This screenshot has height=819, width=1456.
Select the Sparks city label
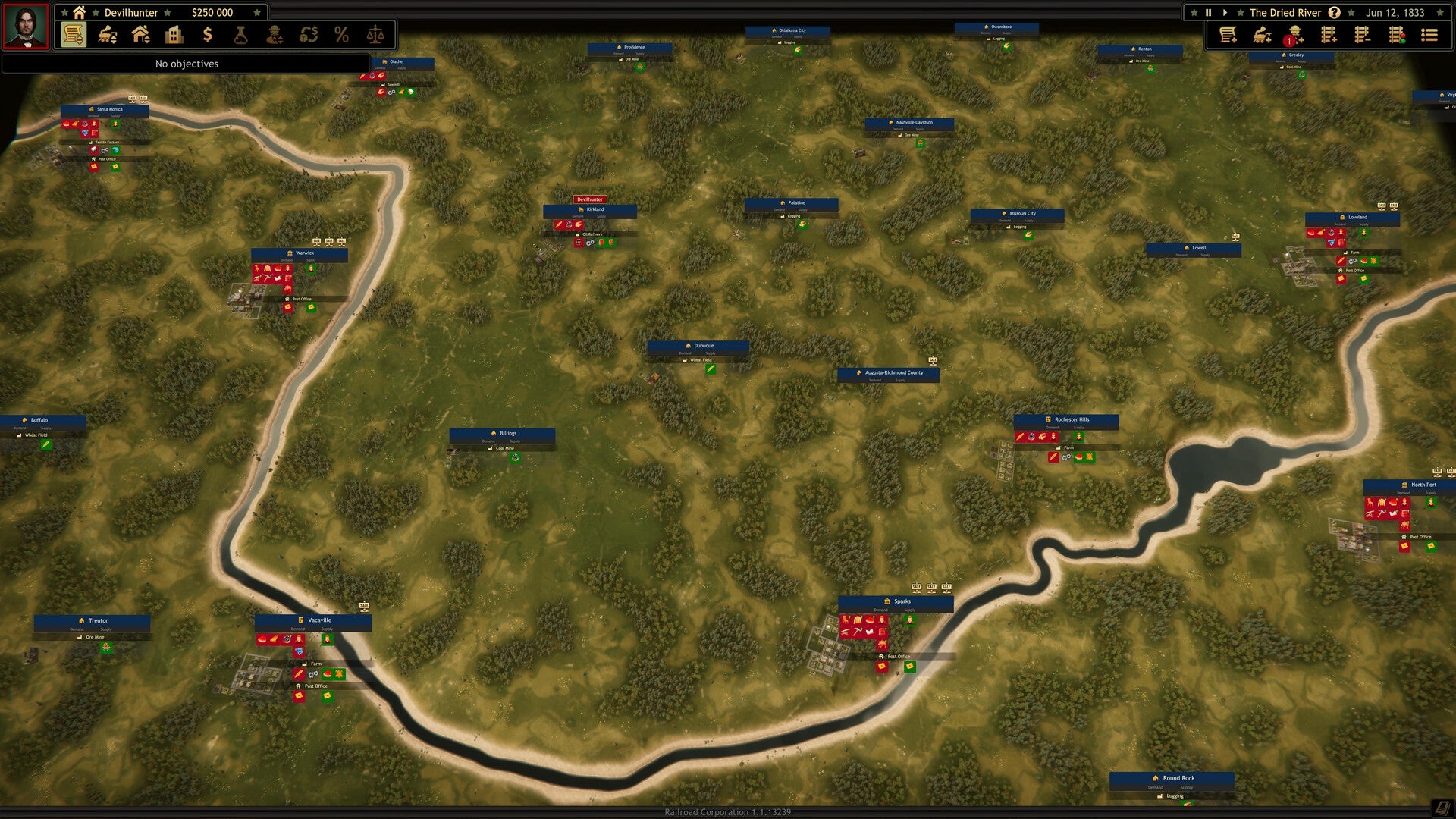[902, 601]
